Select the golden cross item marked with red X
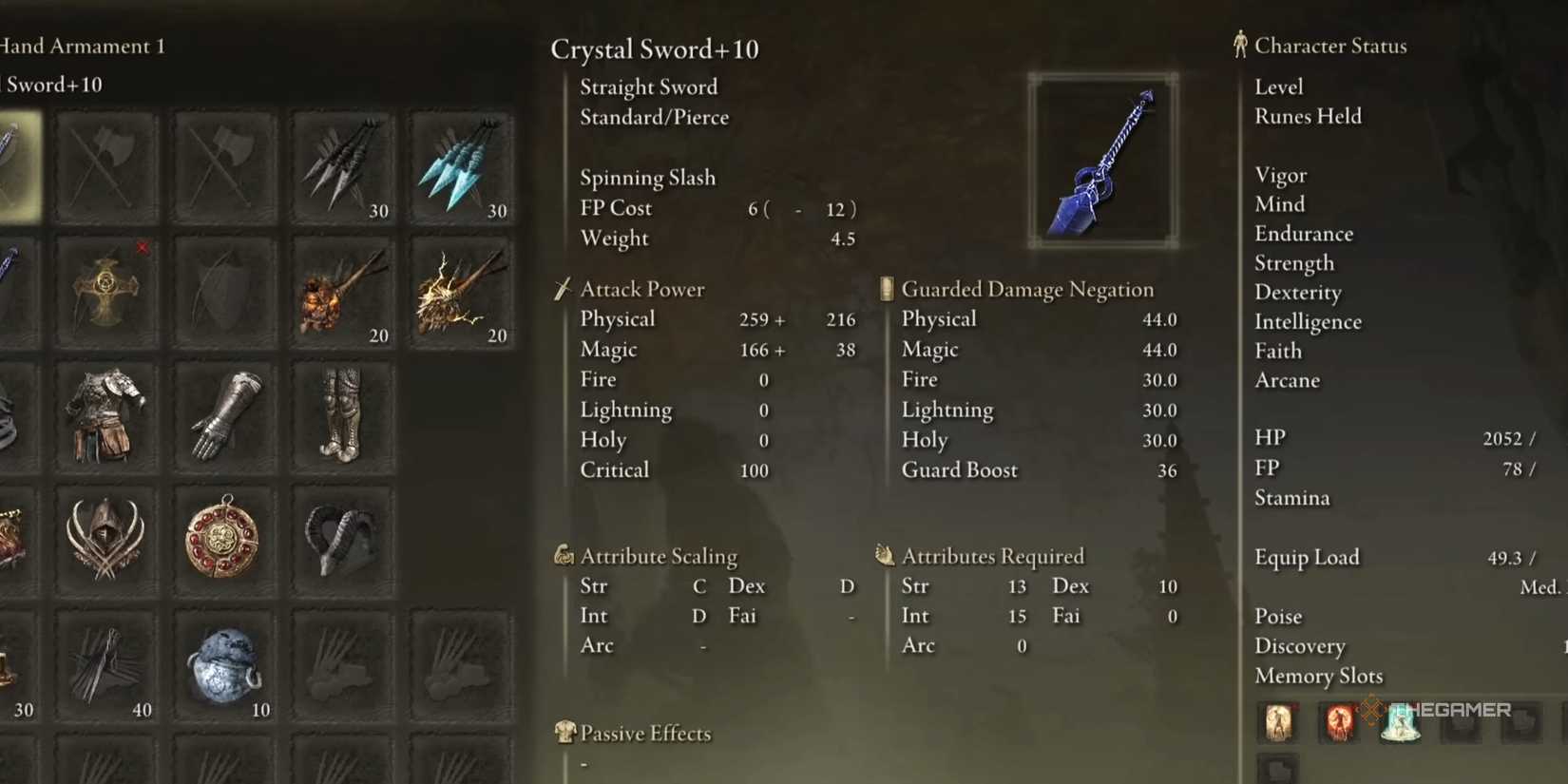The width and height of the screenshot is (1568, 784). pyautogui.click(x=106, y=290)
